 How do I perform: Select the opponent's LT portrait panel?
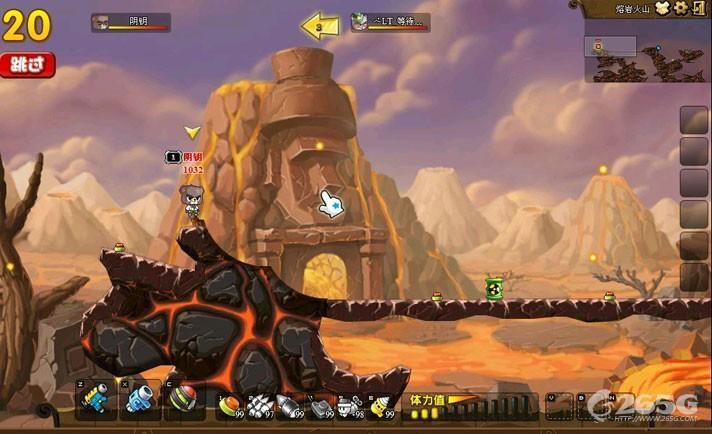[390, 22]
